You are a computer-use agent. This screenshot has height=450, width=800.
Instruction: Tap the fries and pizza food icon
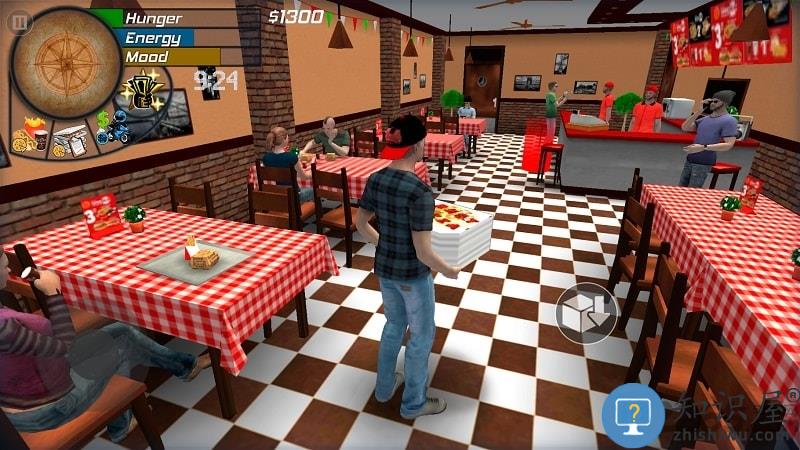pyautogui.click(x=29, y=136)
